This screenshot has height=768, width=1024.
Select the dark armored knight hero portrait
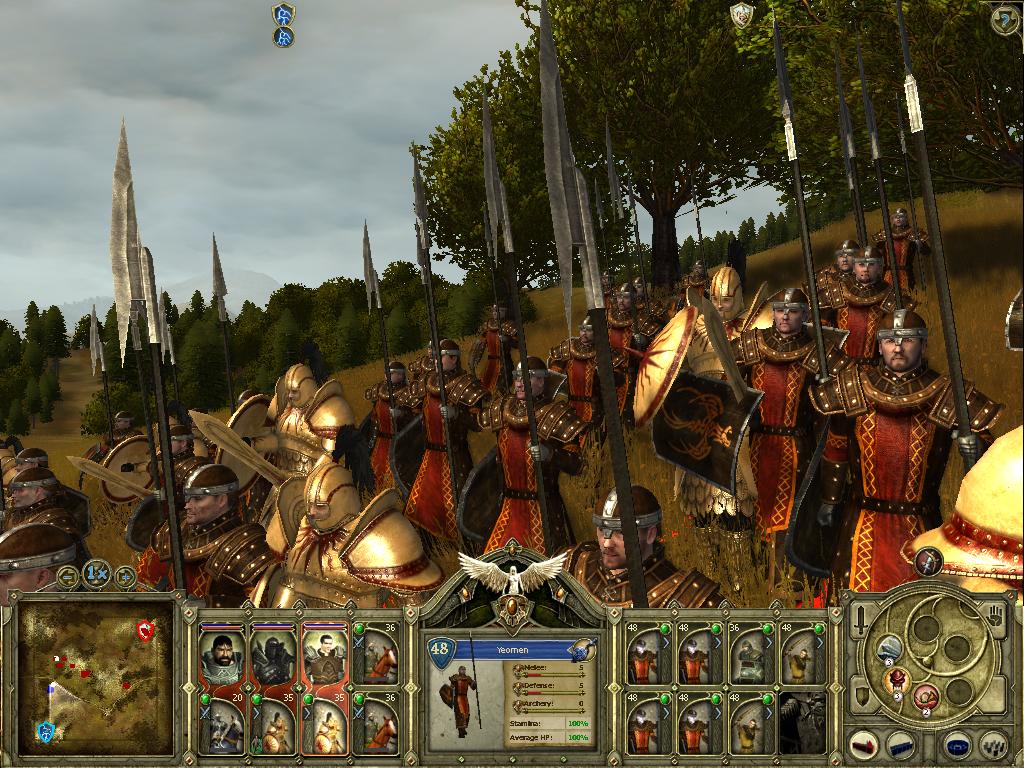click(272, 655)
